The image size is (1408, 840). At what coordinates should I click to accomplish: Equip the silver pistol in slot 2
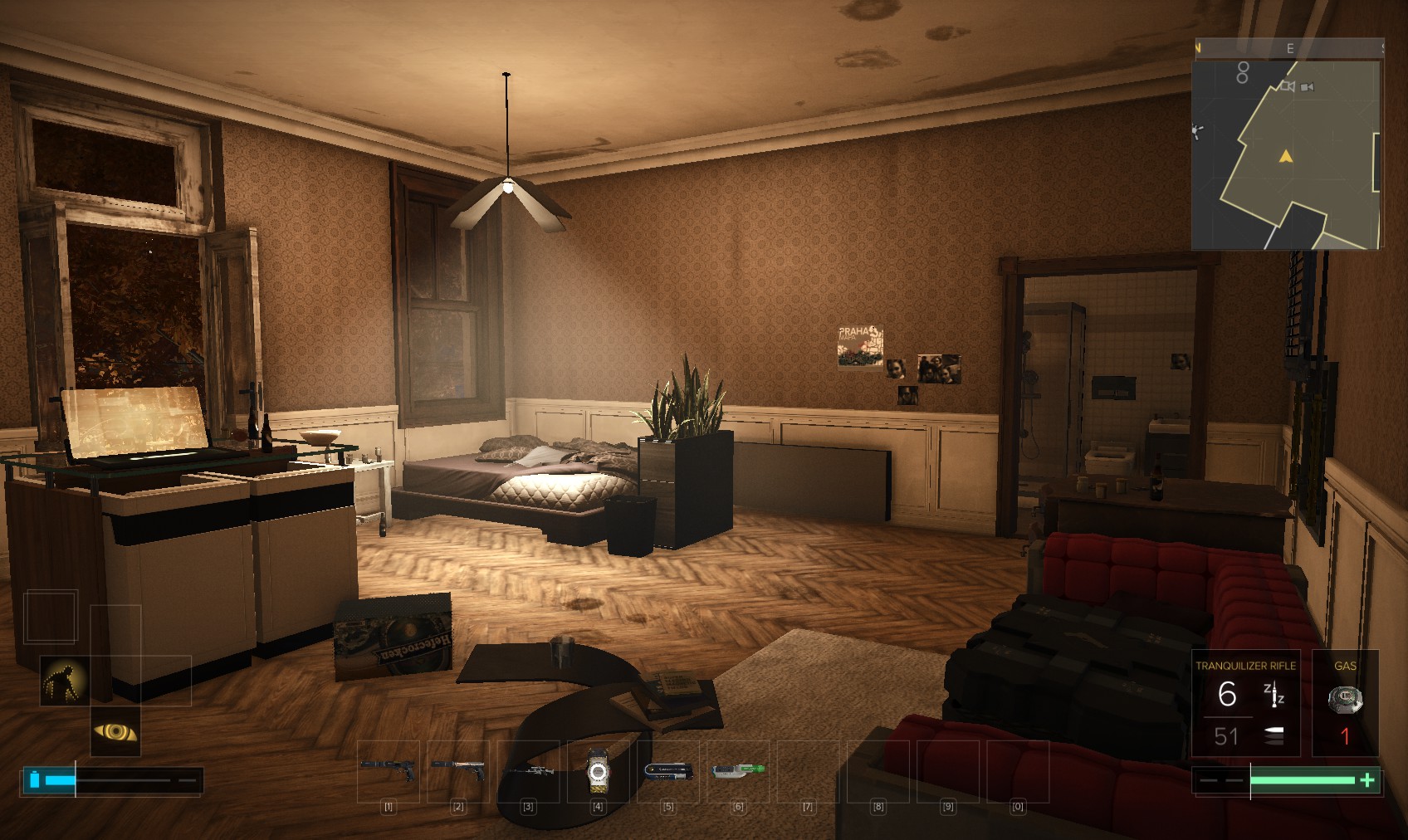point(458,770)
